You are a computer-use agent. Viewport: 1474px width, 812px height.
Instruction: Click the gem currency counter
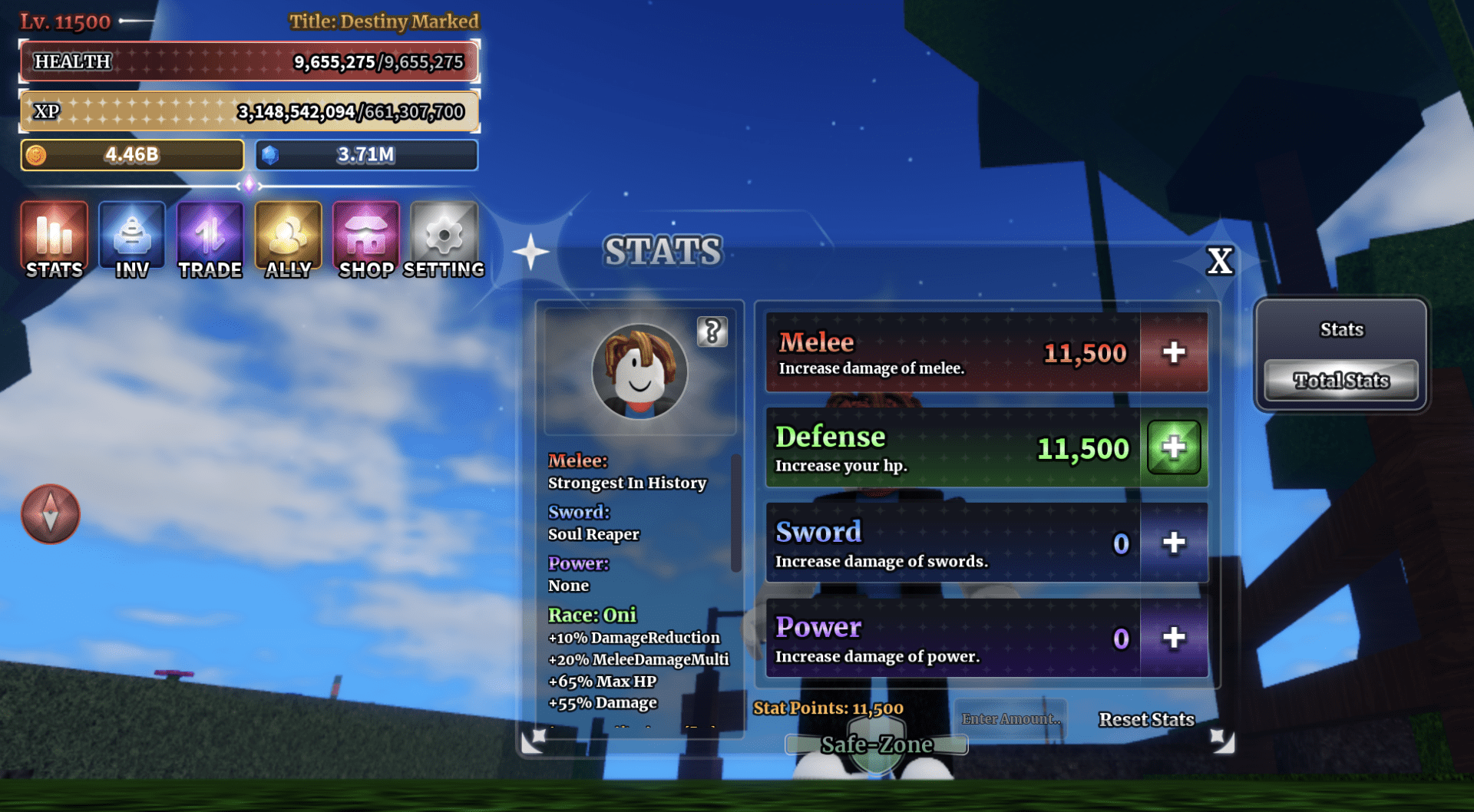point(366,155)
